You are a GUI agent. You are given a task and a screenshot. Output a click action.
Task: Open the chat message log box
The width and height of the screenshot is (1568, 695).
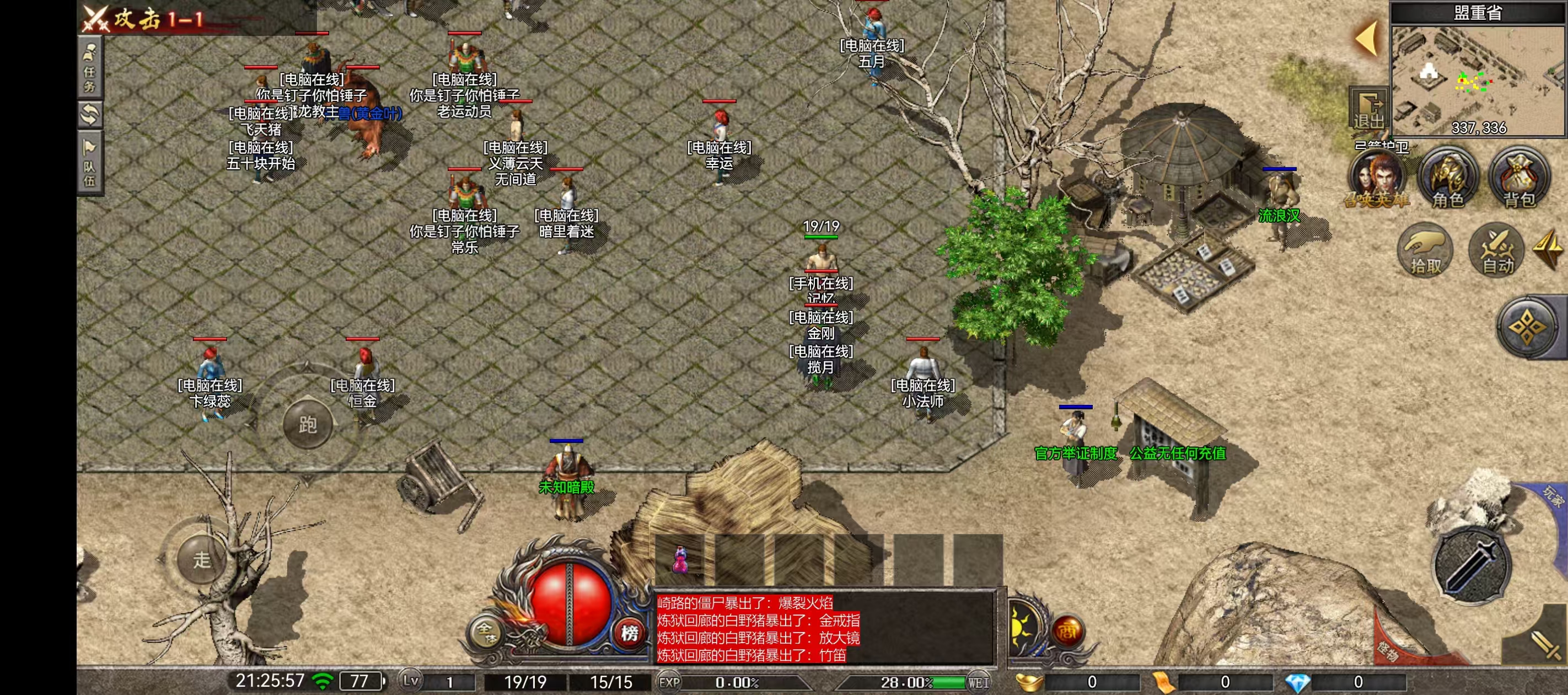point(825,629)
